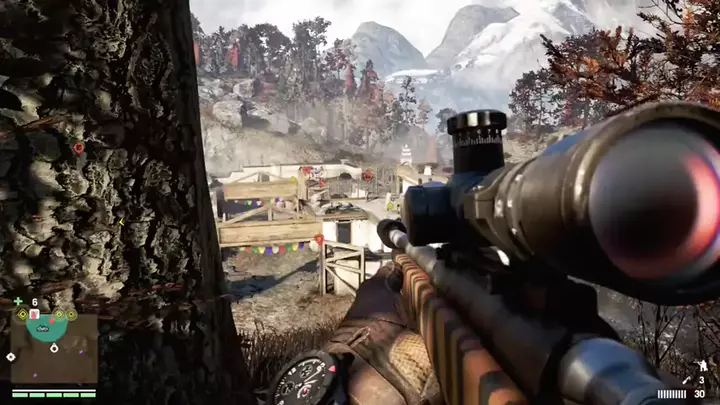Select the green healing syringe icon

(x=18, y=301)
